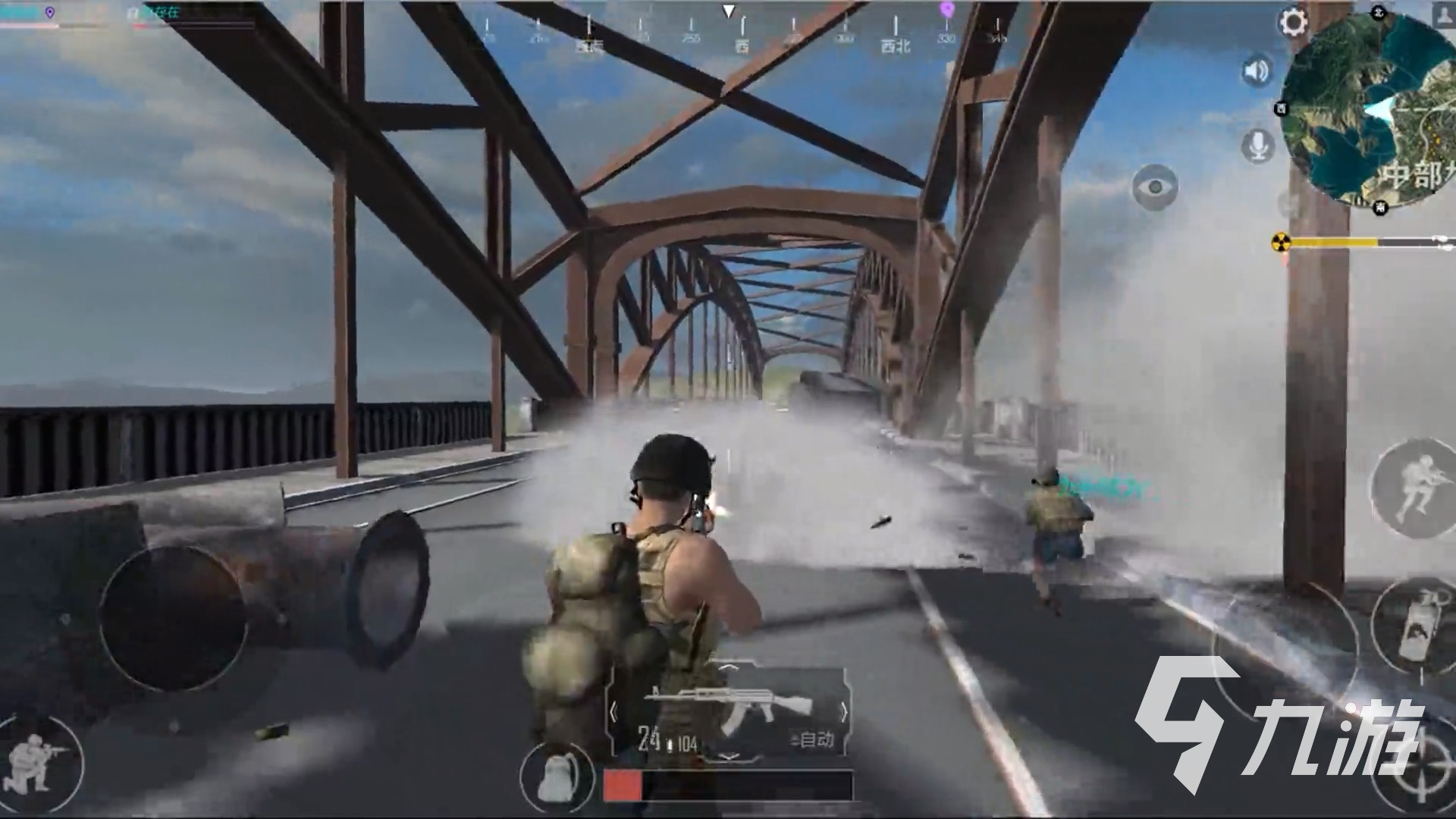1456x819 pixels.
Task: Tap the running soldier sprint button
Action: 1414,484
